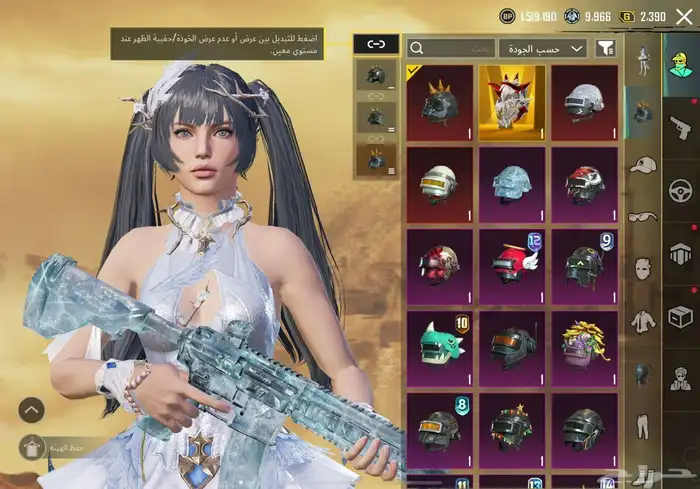Select the equipped spiked black helmet
Viewport: 700px width, 489px height.
point(440,102)
